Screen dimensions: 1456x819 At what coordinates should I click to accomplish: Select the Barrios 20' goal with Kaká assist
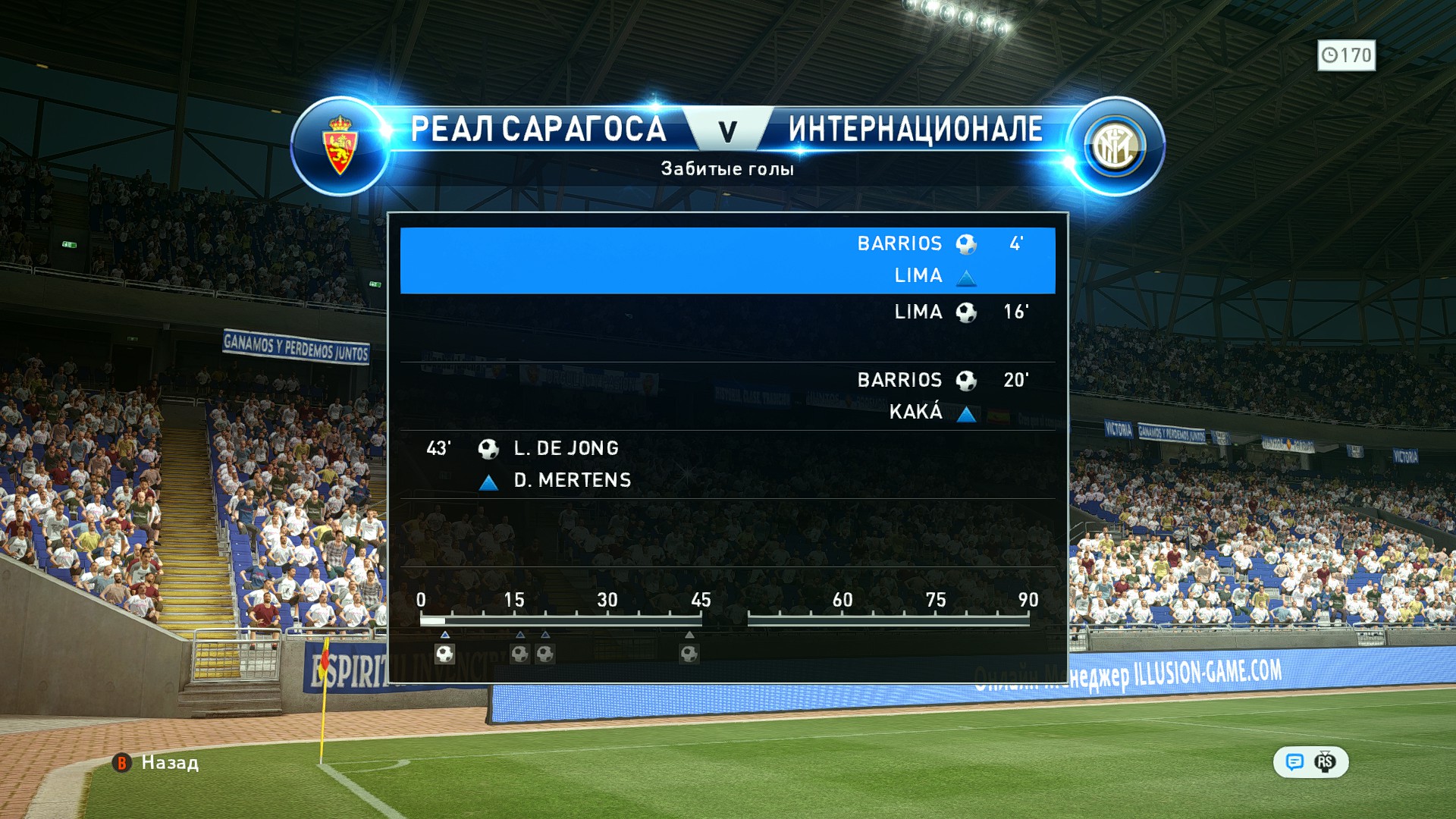[727, 396]
